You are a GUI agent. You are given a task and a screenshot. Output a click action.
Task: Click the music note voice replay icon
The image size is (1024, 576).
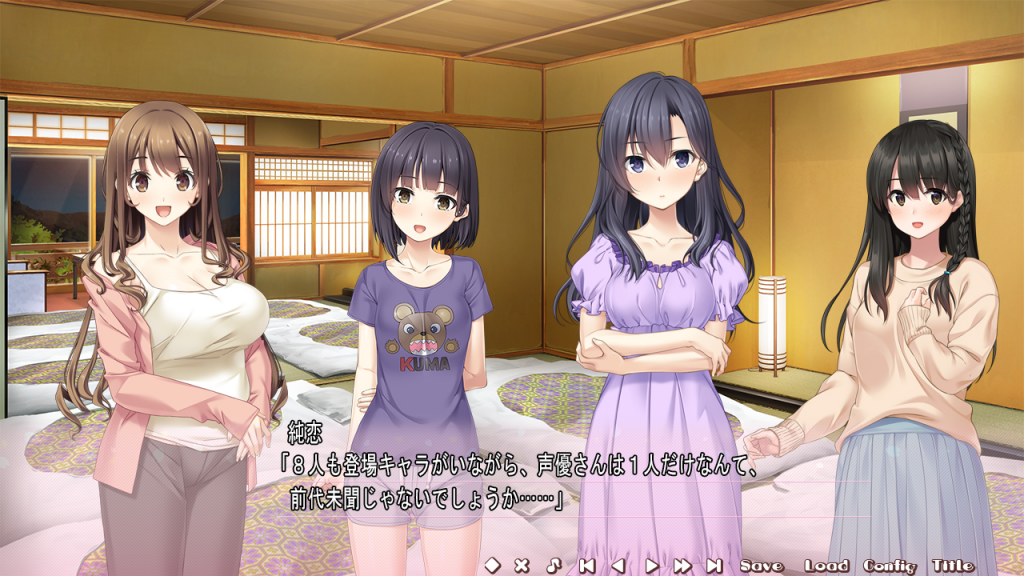coord(553,565)
